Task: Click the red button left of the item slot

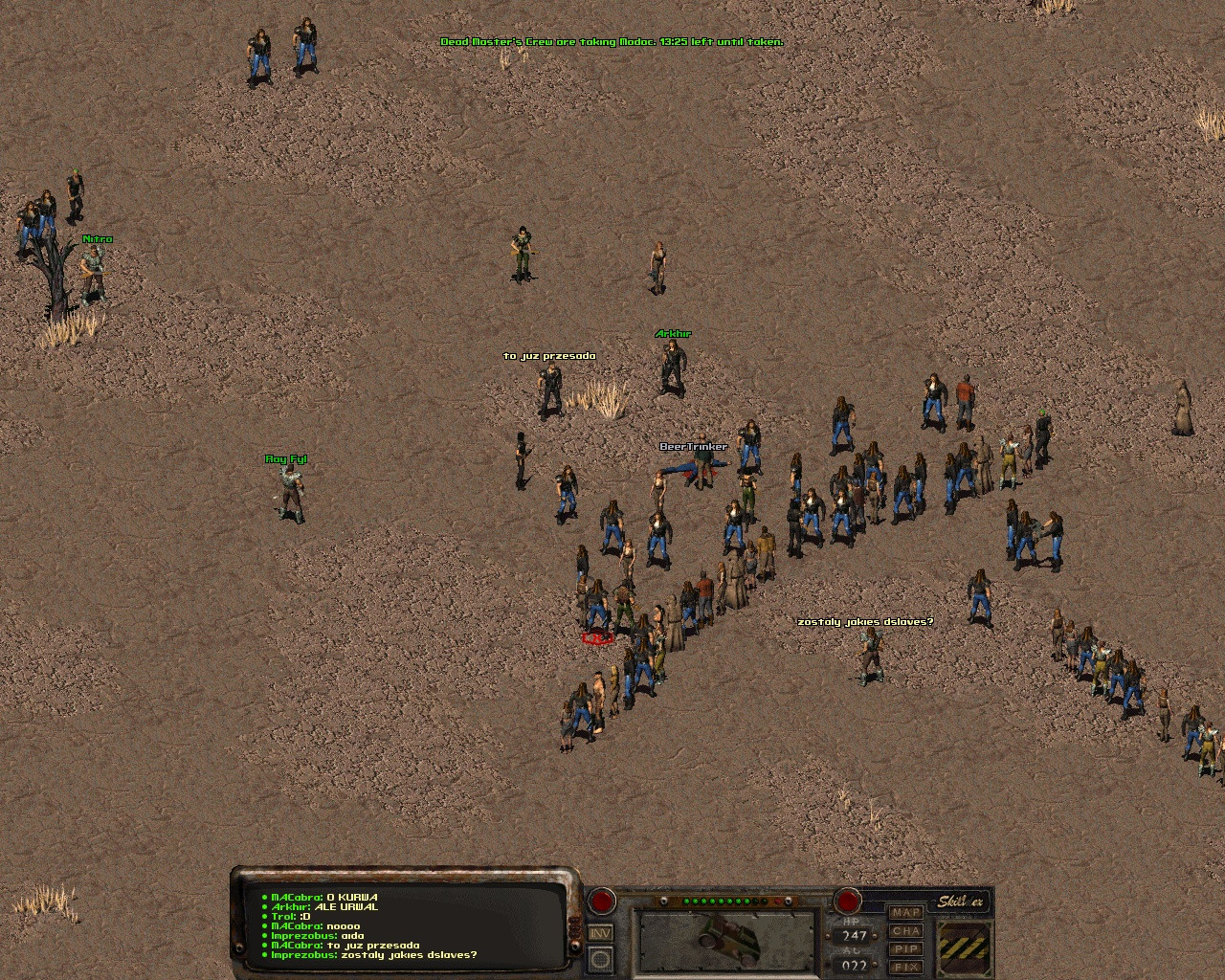Action: pyautogui.click(x=601, y=901)
